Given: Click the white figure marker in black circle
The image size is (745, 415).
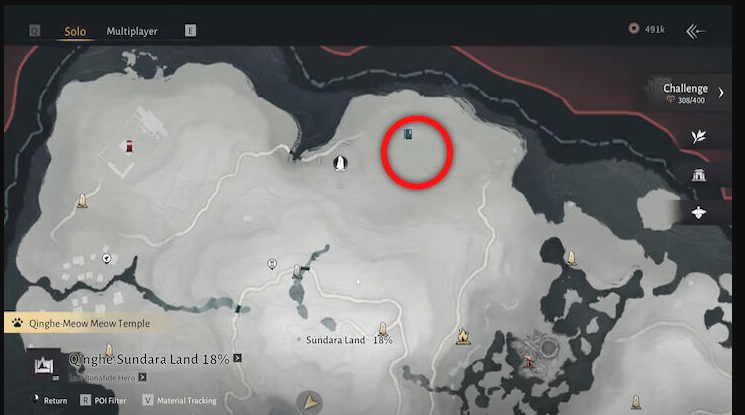Looking at the screenshot, I should 340,162.
